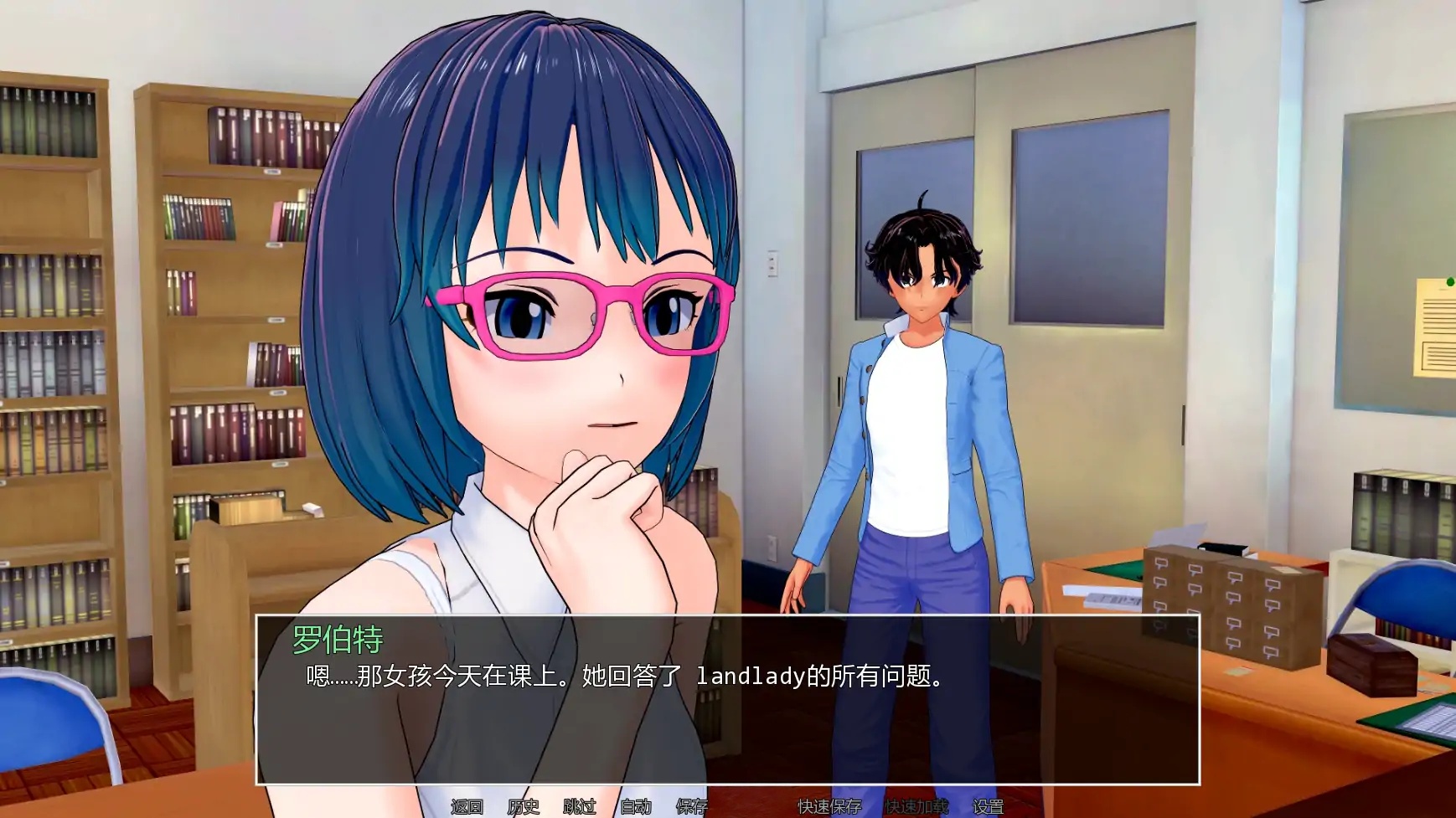This screenshot has width=1456, height=818.
Task: Click 快速加载 to load the quick save
Action: coord(916,808)
